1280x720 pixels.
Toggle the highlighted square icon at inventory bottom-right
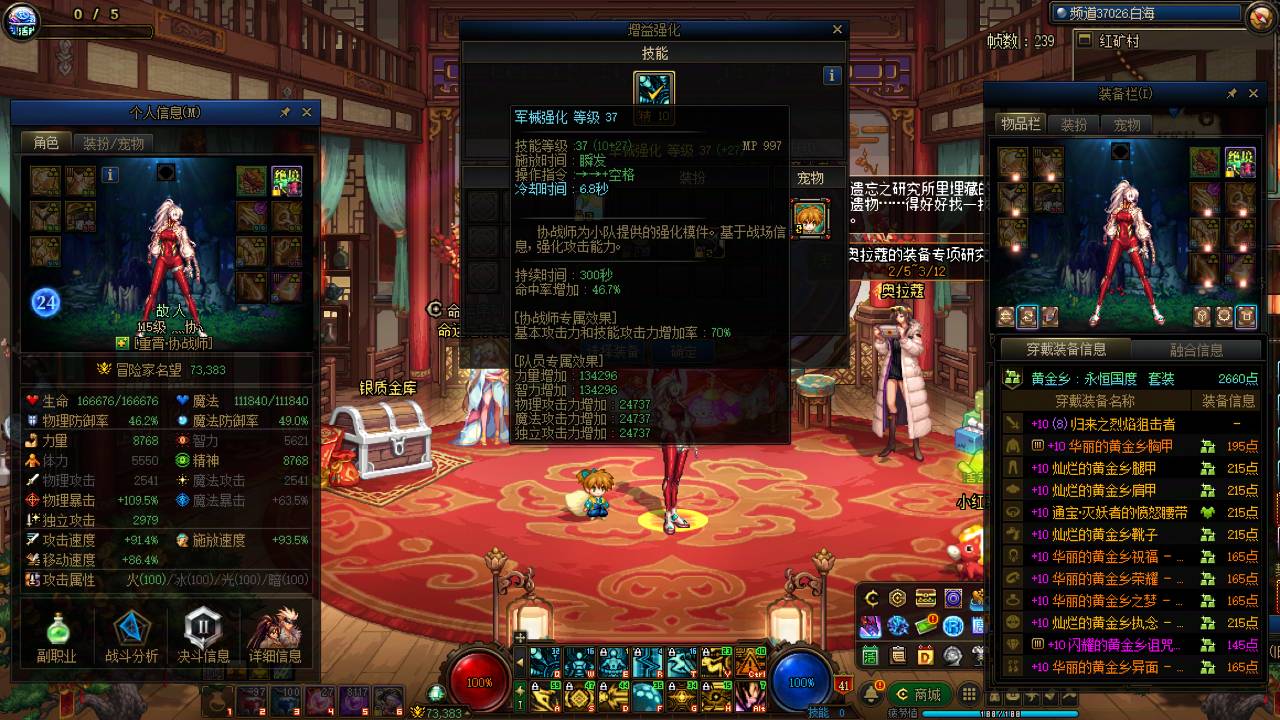click(1247, 316)
